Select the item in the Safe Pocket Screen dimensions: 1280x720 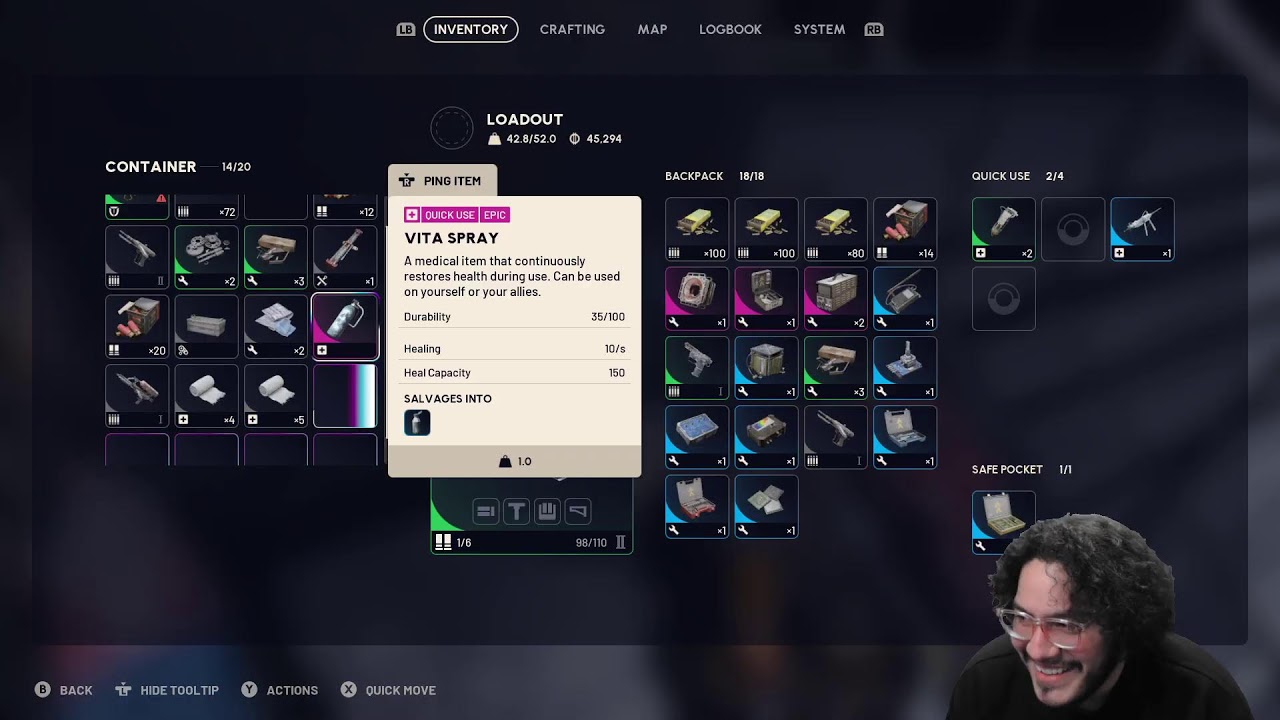point(1003,521)
